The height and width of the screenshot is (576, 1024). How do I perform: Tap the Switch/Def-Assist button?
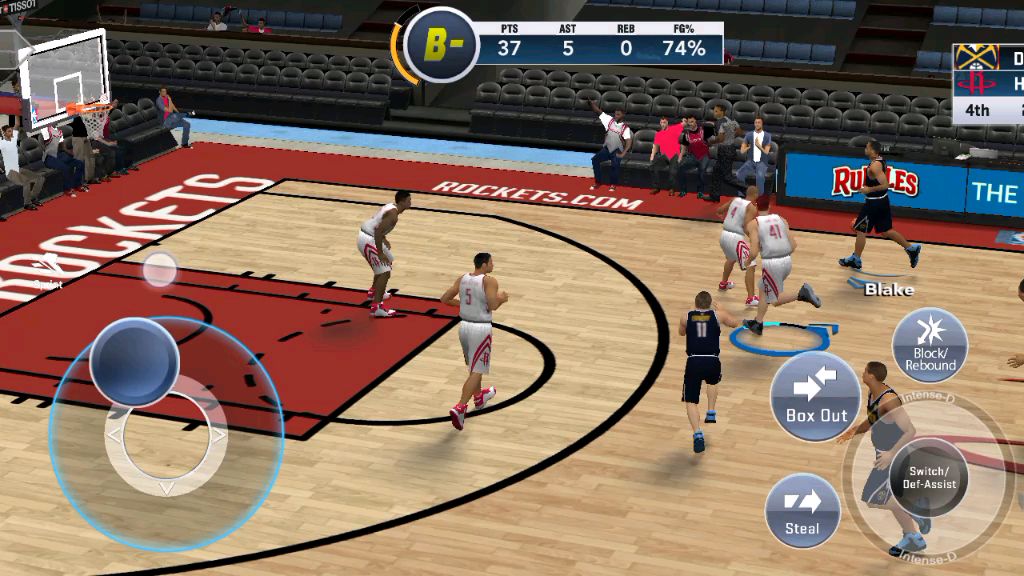coord(929,477)
